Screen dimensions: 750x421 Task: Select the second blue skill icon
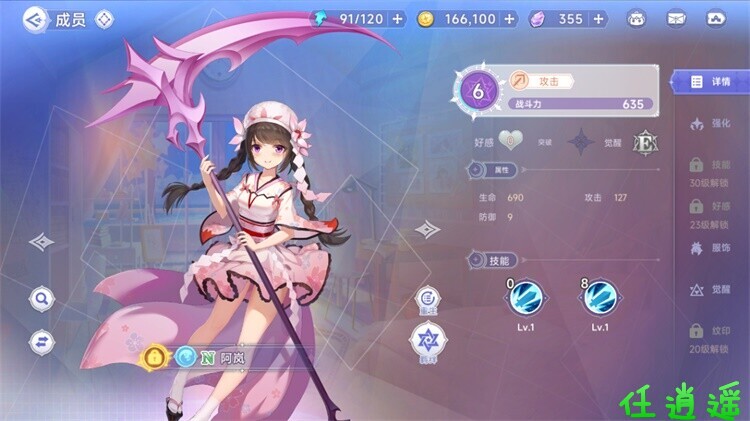click(600, 296)
